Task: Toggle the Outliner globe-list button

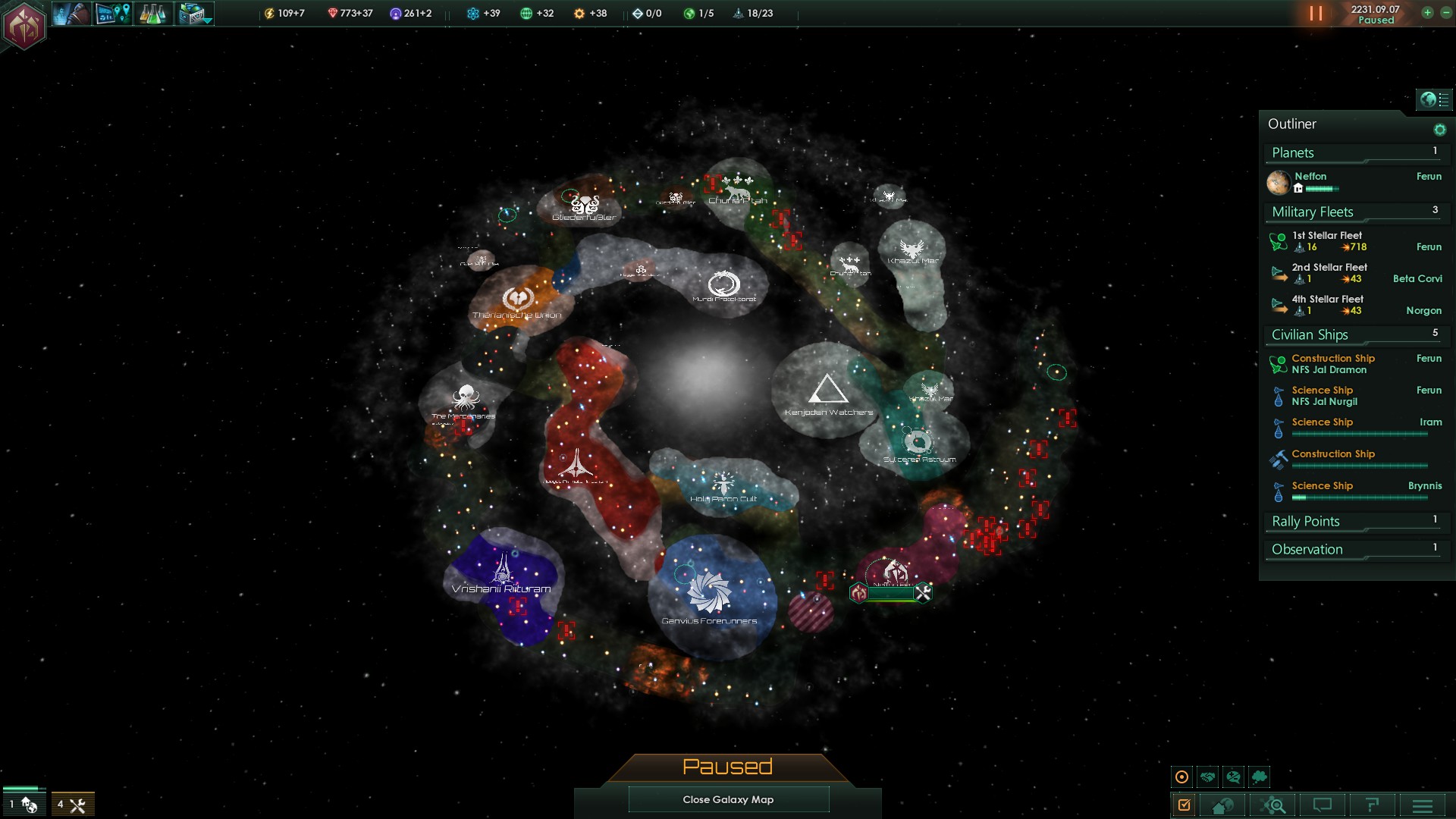Action: pyautogui.click(x=1433, y=99)
